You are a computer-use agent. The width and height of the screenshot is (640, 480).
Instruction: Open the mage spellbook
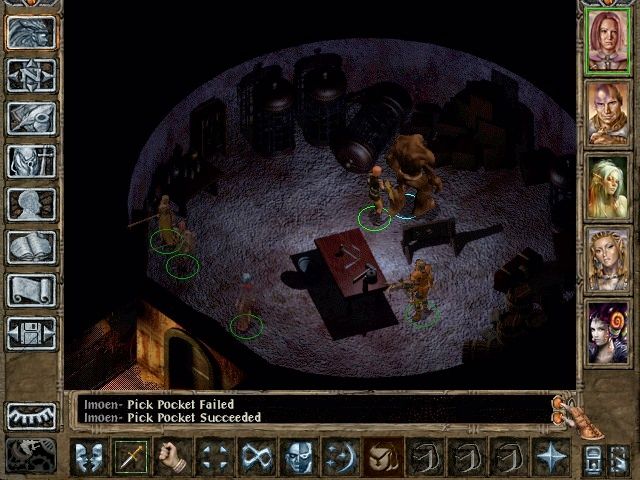point(31,247)
